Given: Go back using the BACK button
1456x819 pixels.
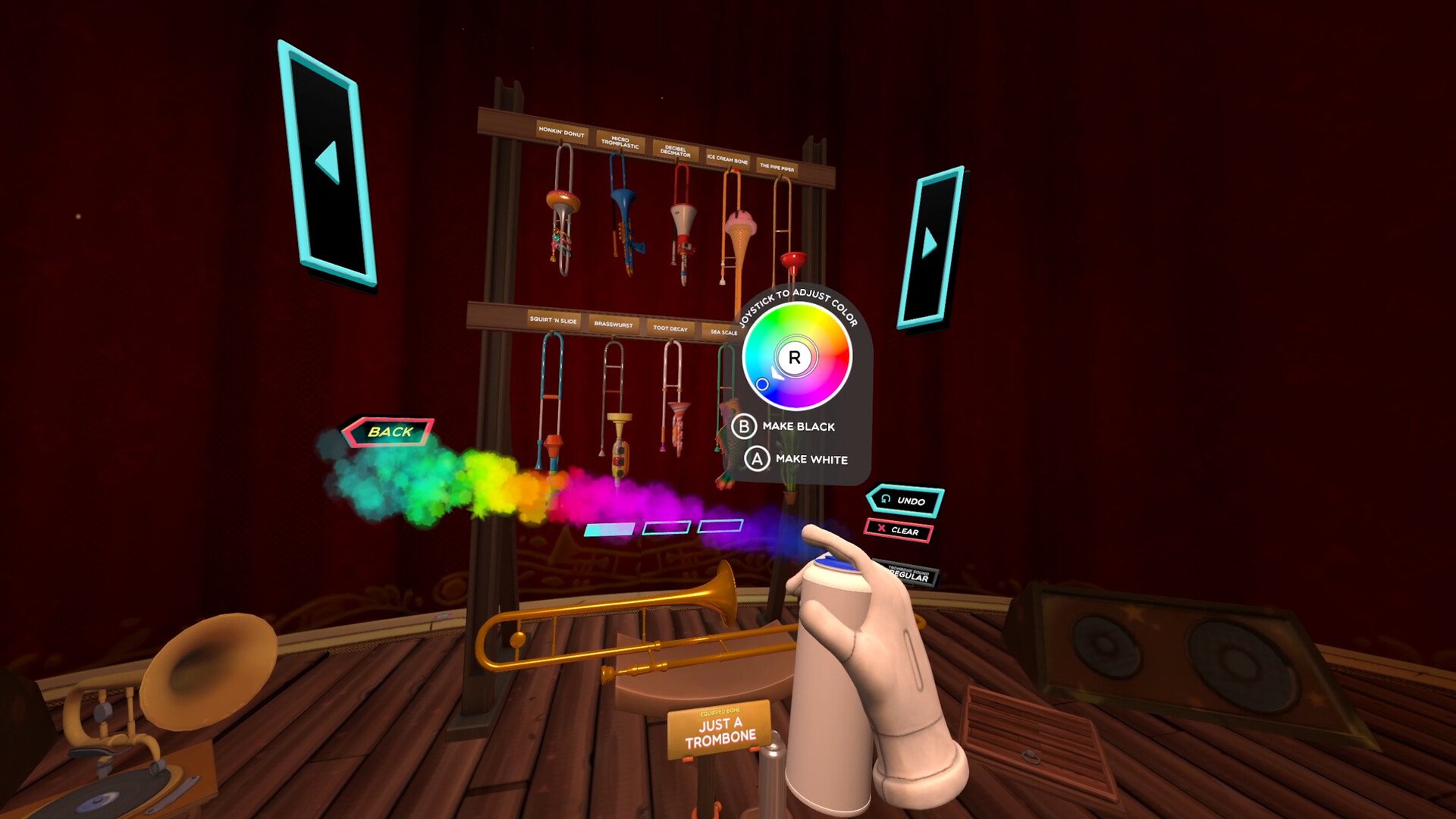Looking at the screenshot, I should coord(389,431).
